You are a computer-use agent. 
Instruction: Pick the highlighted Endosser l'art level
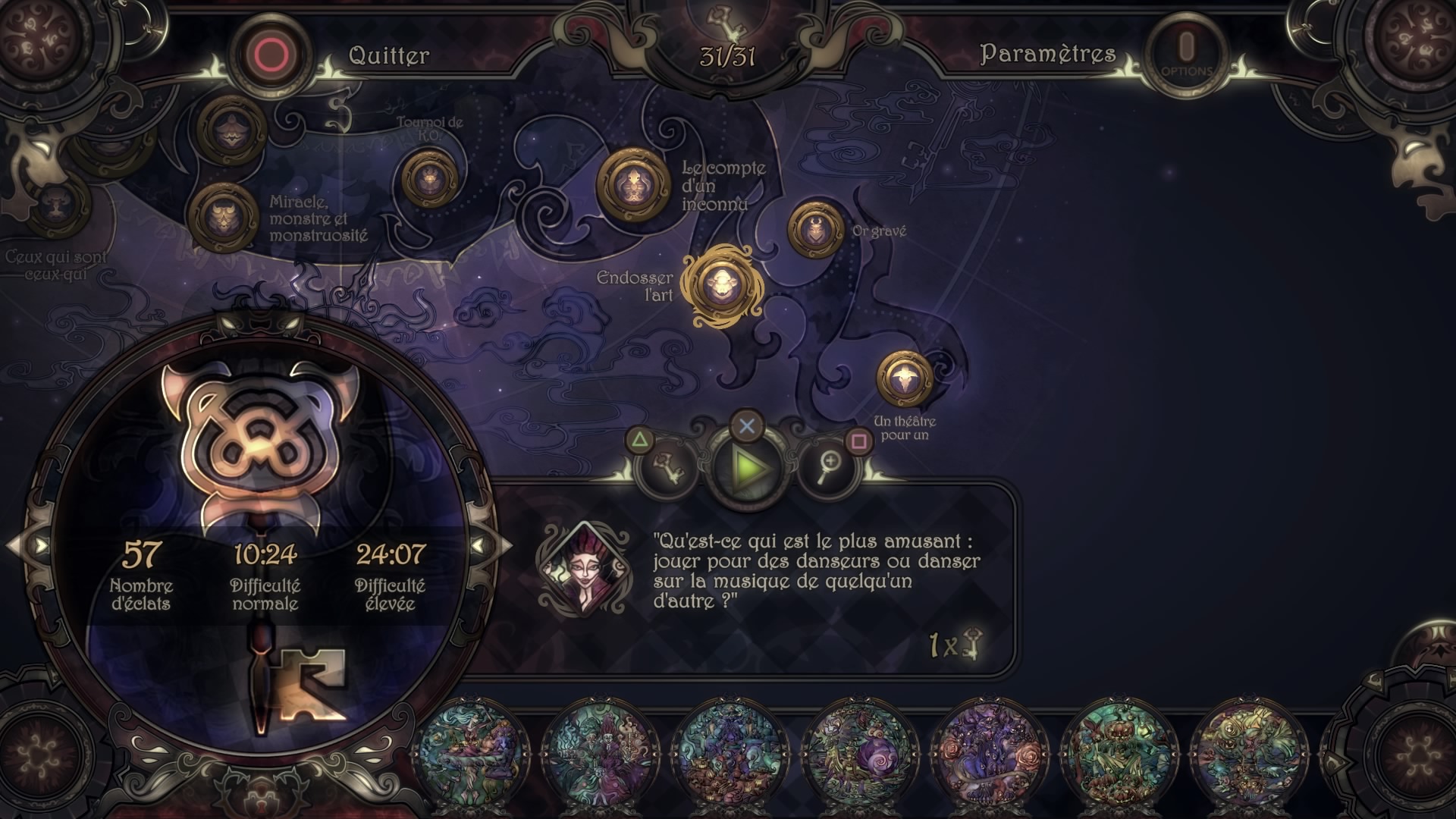tap(718, 286)
